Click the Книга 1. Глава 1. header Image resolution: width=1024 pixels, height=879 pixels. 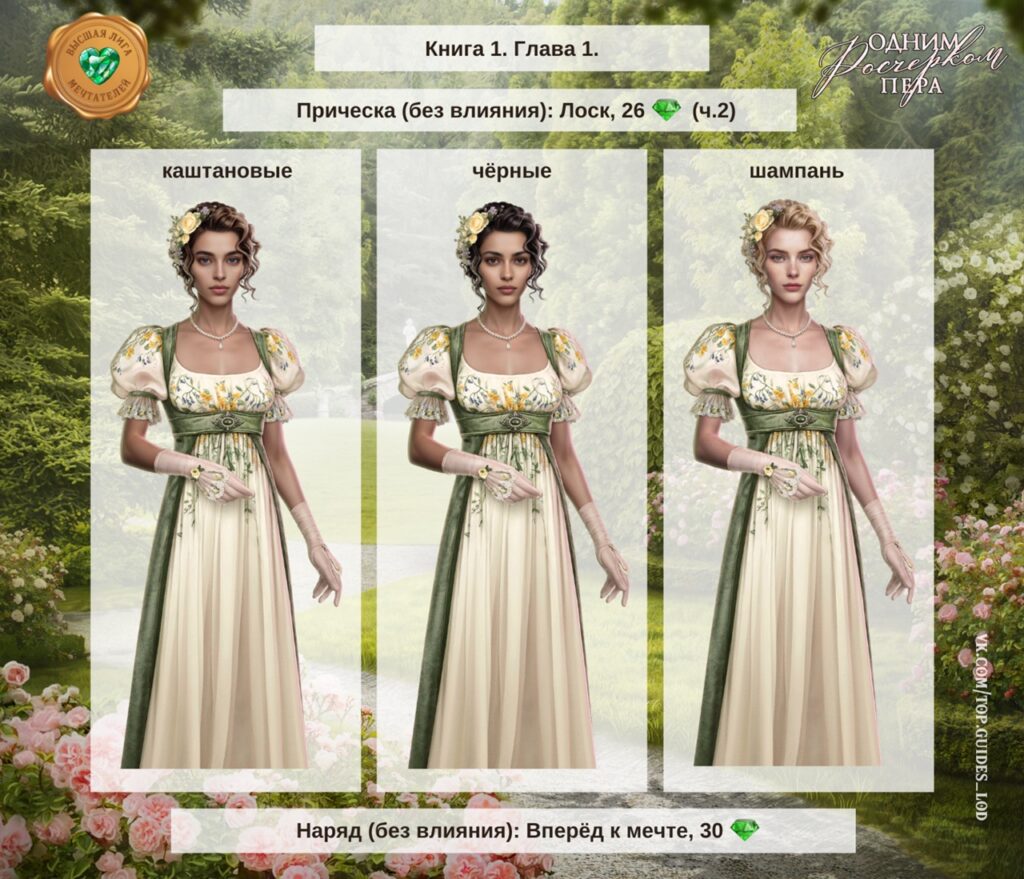pos(511,49)
